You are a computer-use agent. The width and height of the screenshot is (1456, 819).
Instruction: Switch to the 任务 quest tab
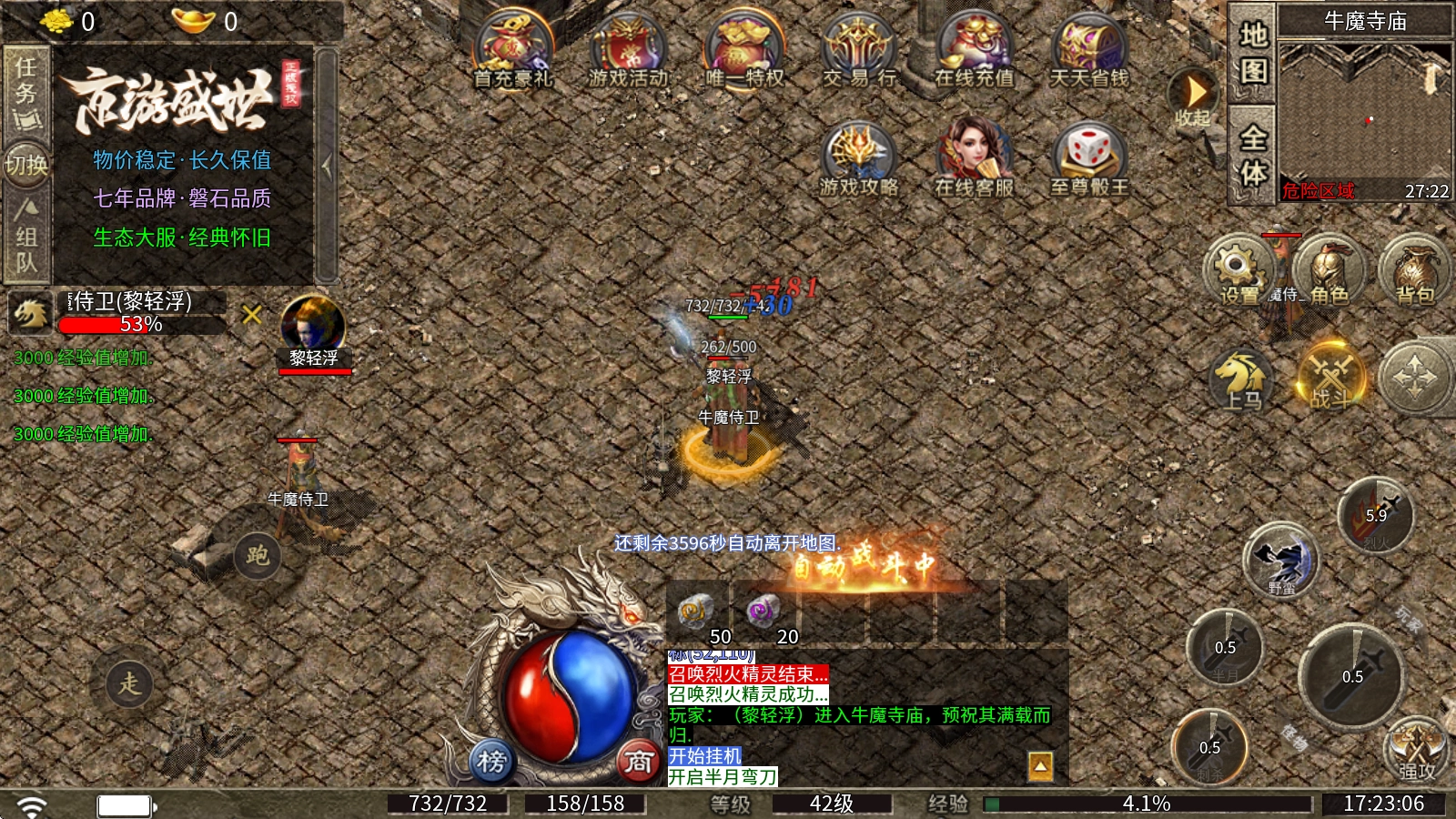coord(26,91)
